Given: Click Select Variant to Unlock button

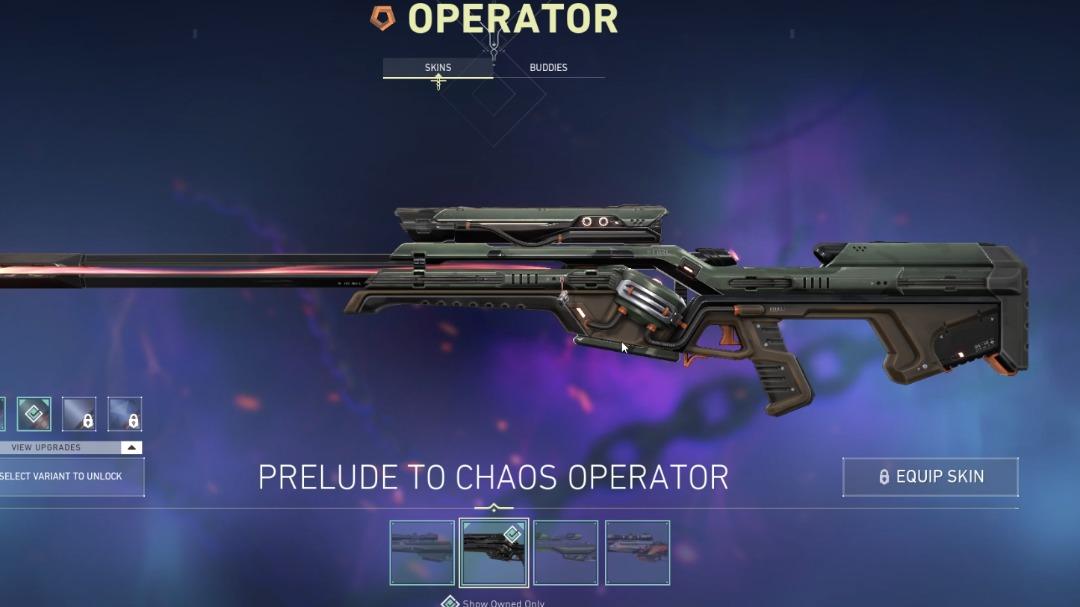Looking at the screenshot, I should [x=68, y=477].
